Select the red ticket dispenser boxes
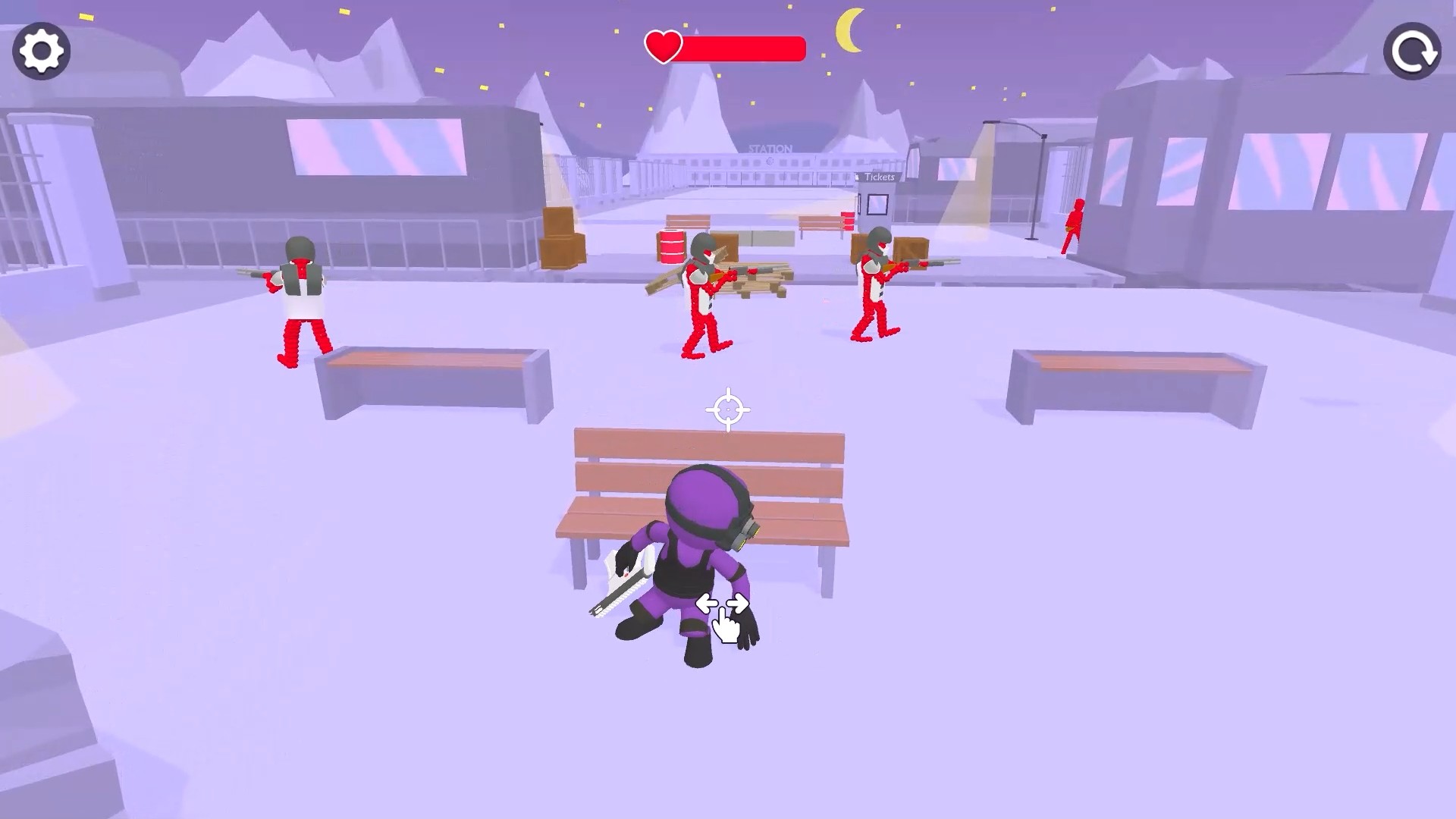Screen dimensions: 1456x819 [847, 221]
